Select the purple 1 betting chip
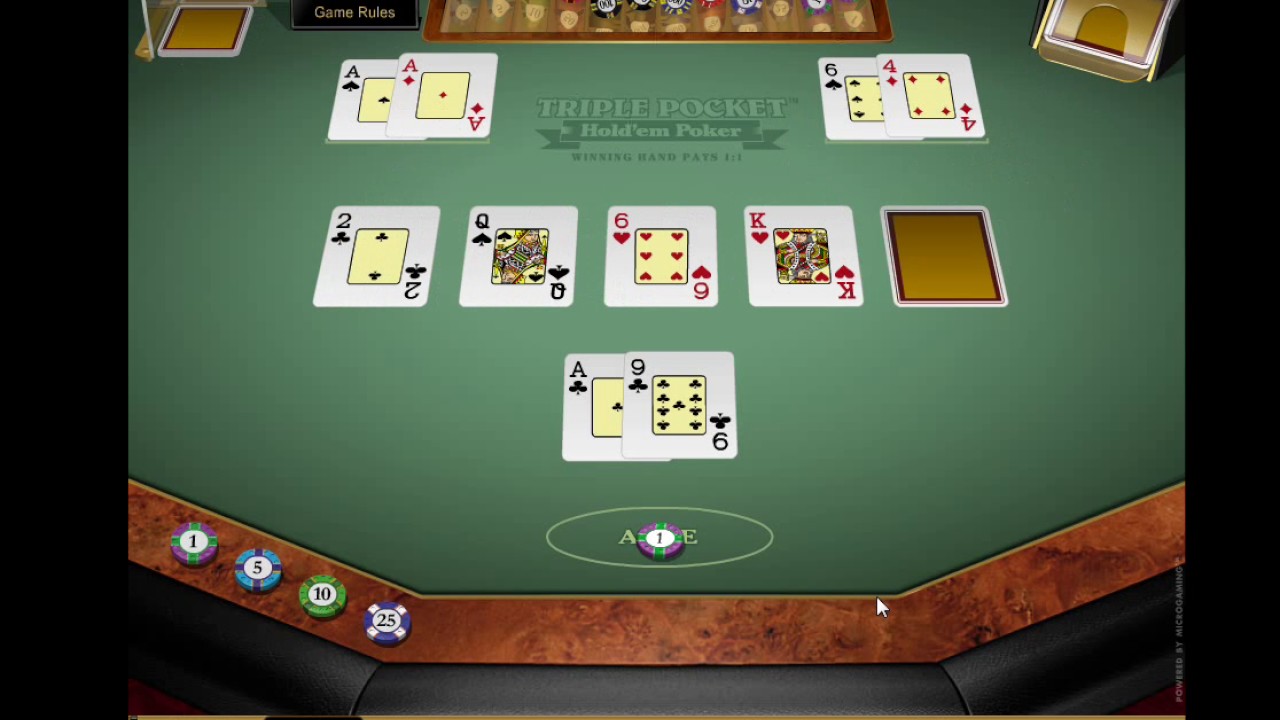Screen dimensions: 1280x720 (x=193, y=541)
